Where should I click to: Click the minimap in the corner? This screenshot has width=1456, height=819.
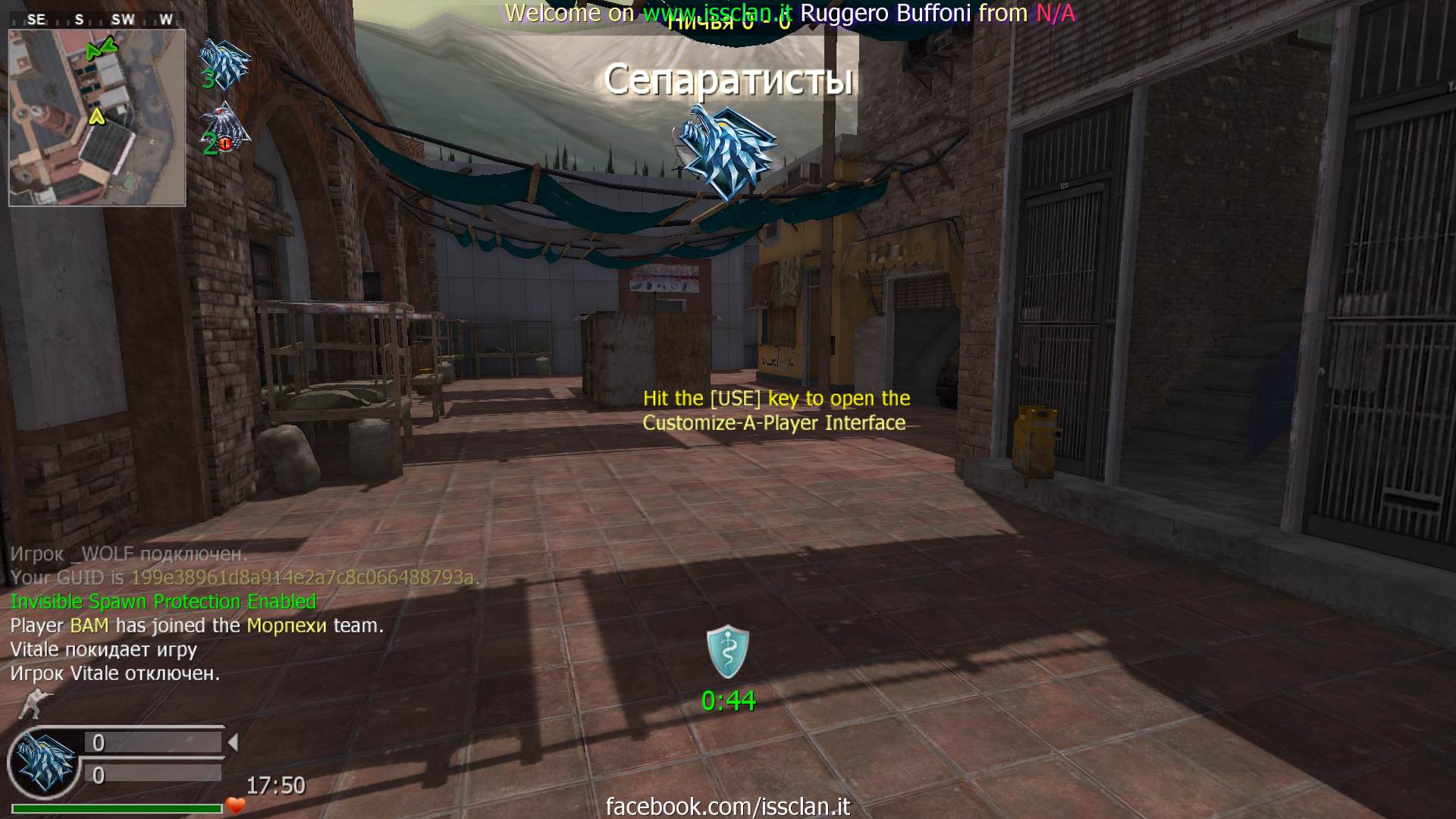pyautogui.click(x=97, y=118)
